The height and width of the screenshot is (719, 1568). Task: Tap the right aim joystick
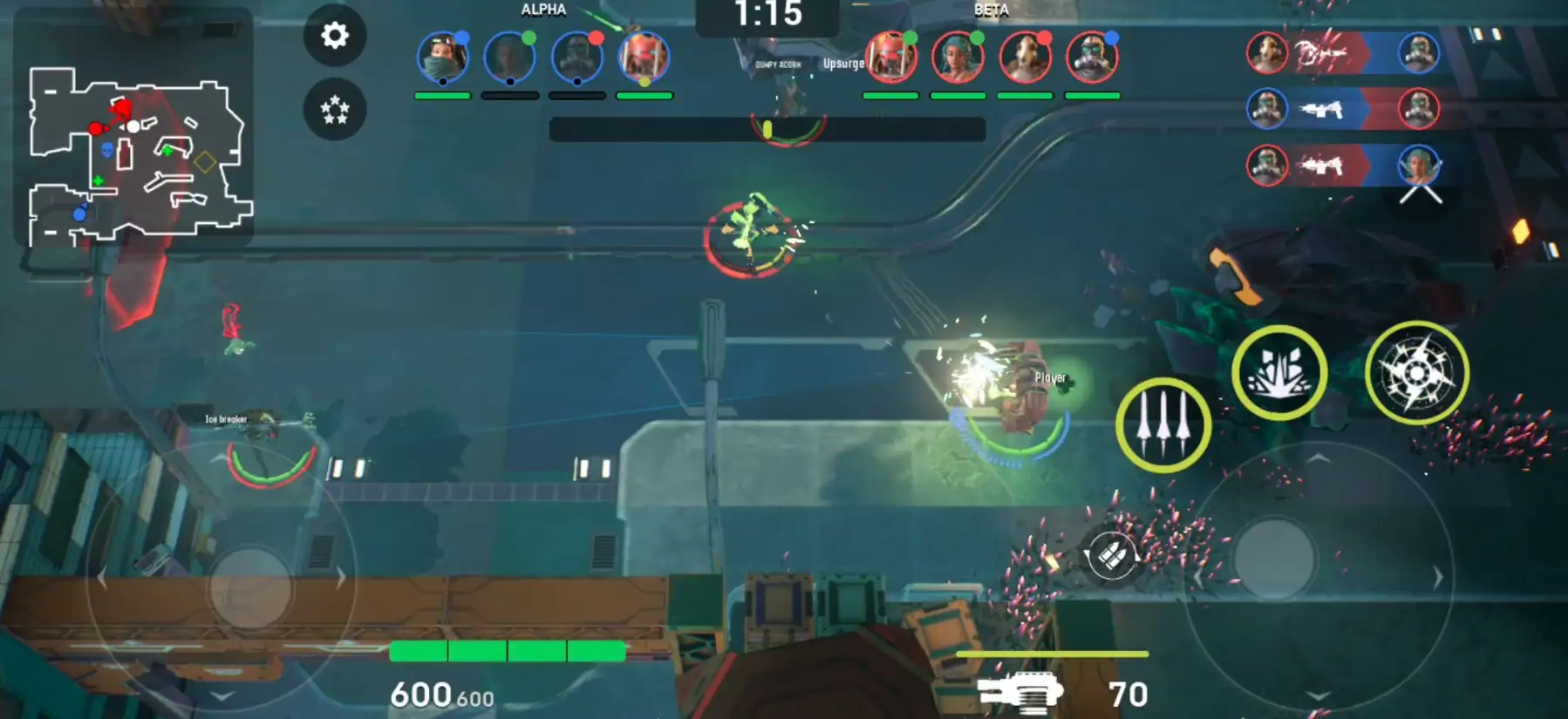point(1274,559)
